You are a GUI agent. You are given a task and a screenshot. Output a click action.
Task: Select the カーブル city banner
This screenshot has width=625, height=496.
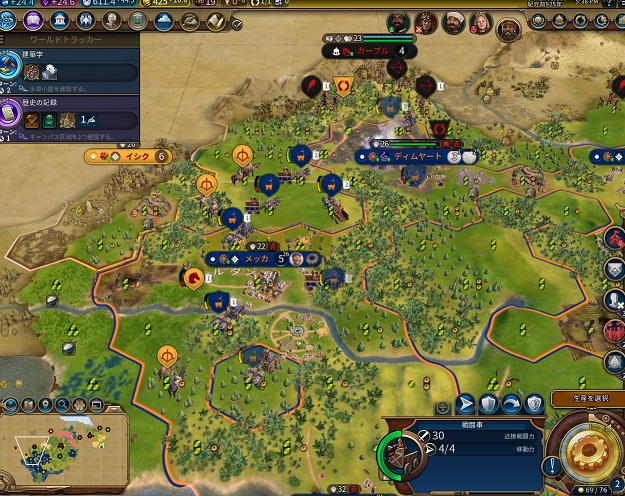pyautogui.click(x=372, y=51)
